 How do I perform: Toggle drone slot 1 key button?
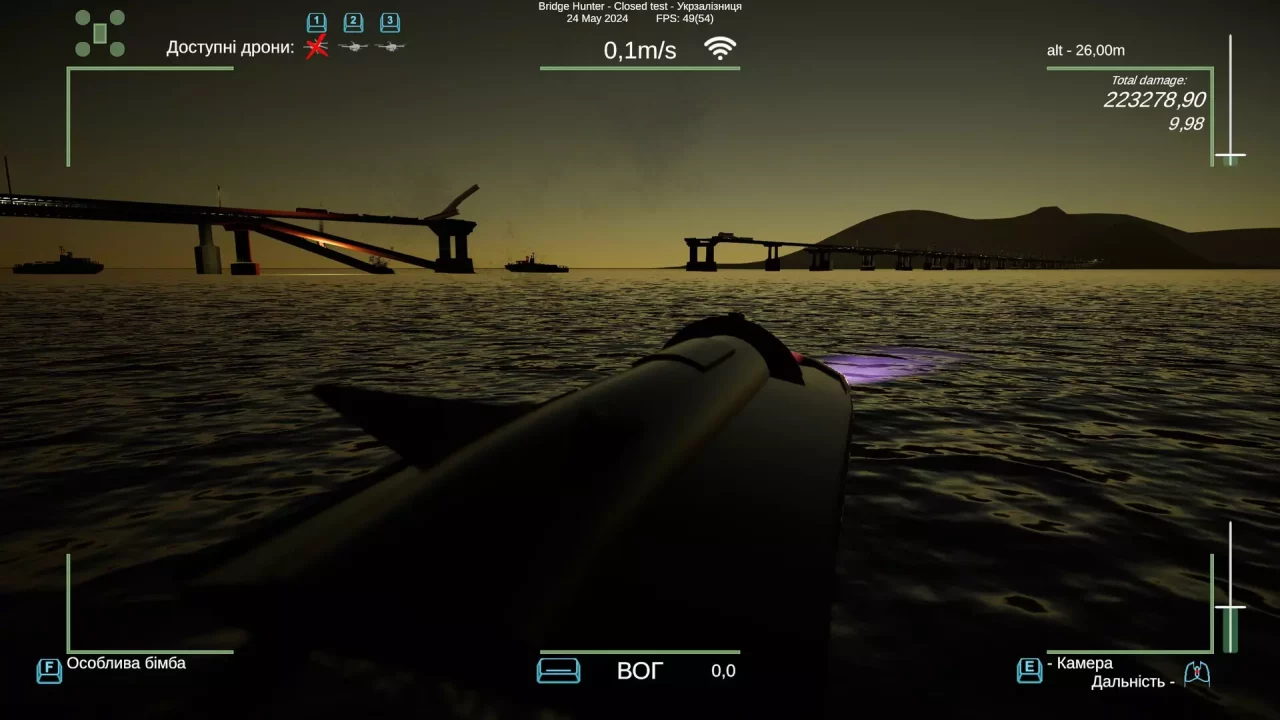tap(315, 22)
